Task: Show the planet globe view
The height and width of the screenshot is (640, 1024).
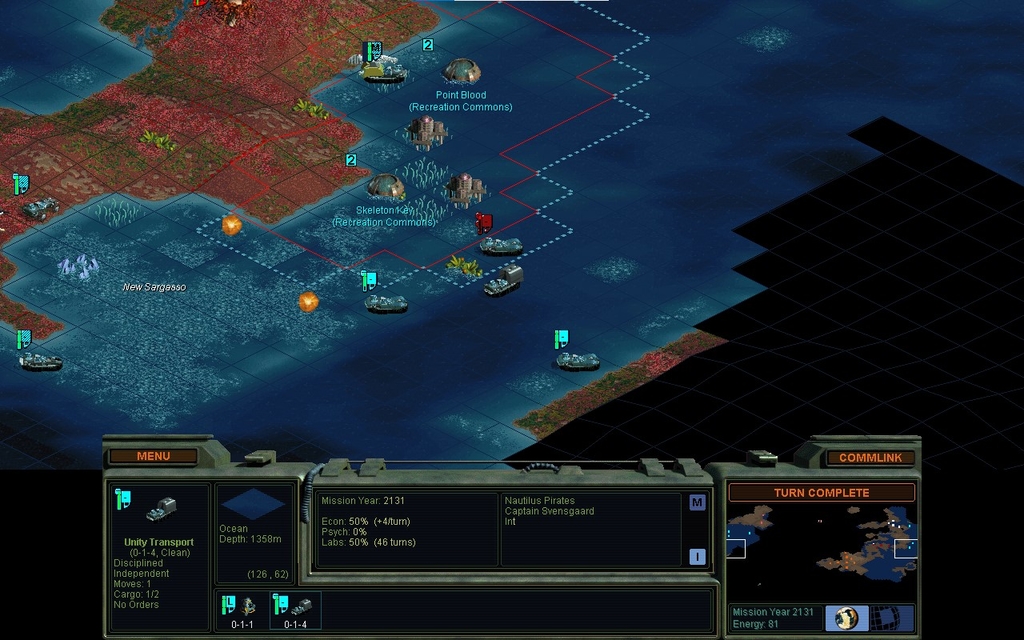Action: [847, 618]
